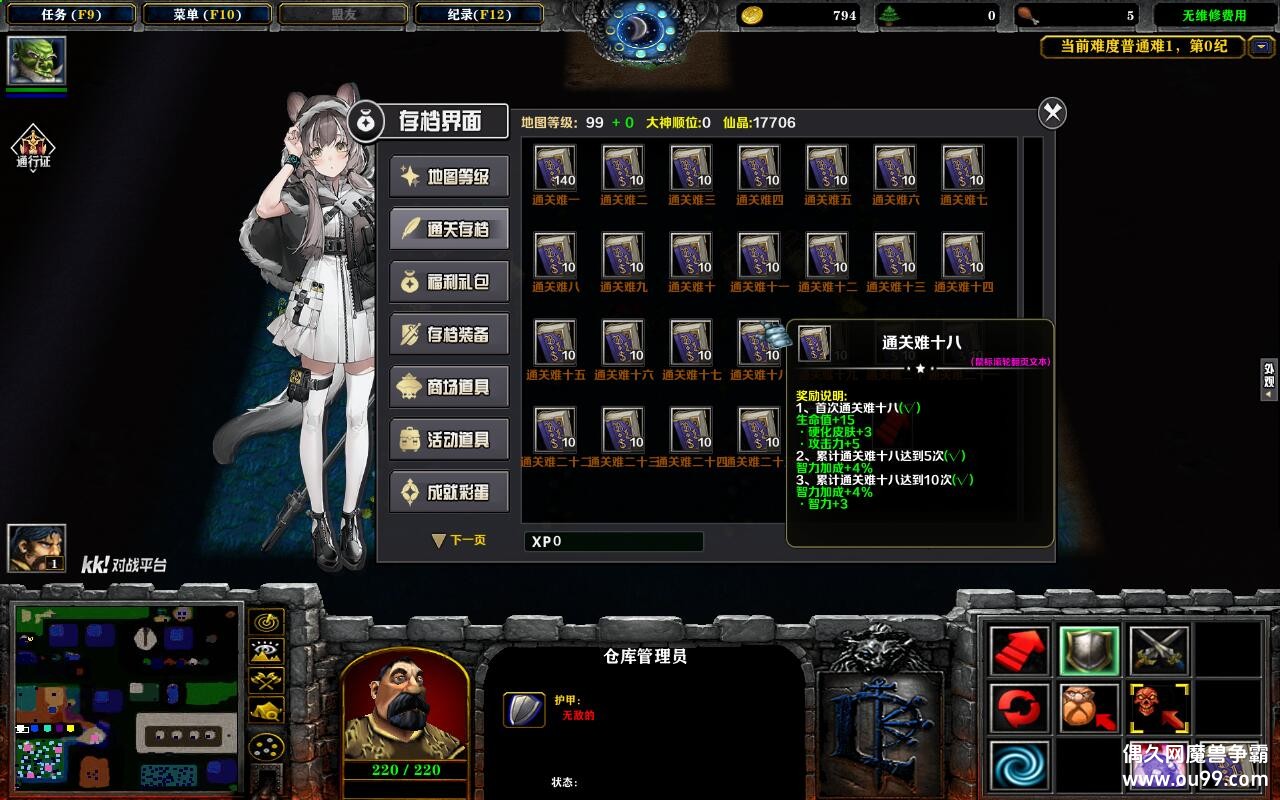1280x800 pixels.
Task: Open the 菜单 (F10) game menu
Action: coord(206,15)
